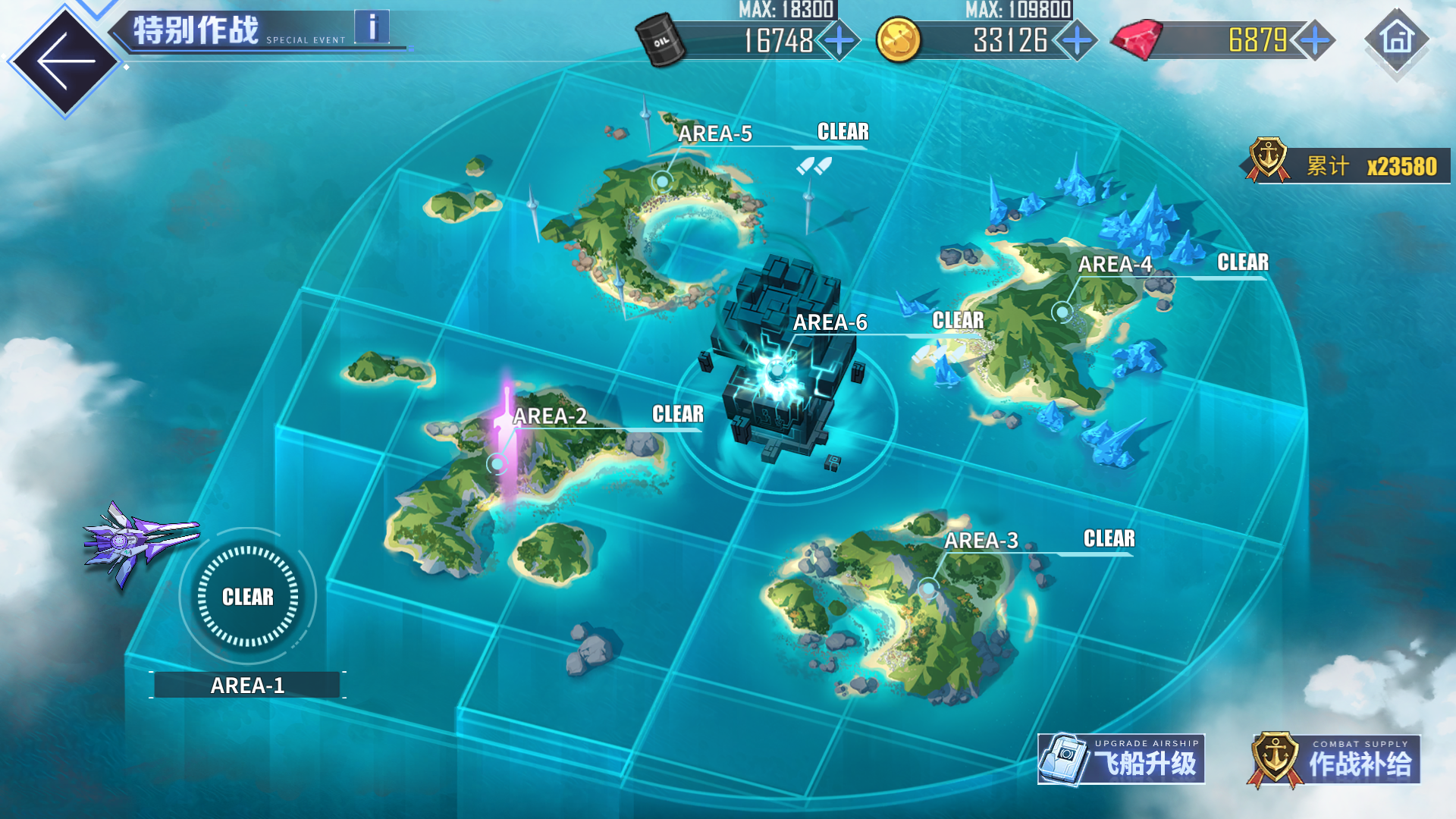The width and height of the screenshot is (1456, 819).
Task: Return to the home screen
Action: 1397,39
